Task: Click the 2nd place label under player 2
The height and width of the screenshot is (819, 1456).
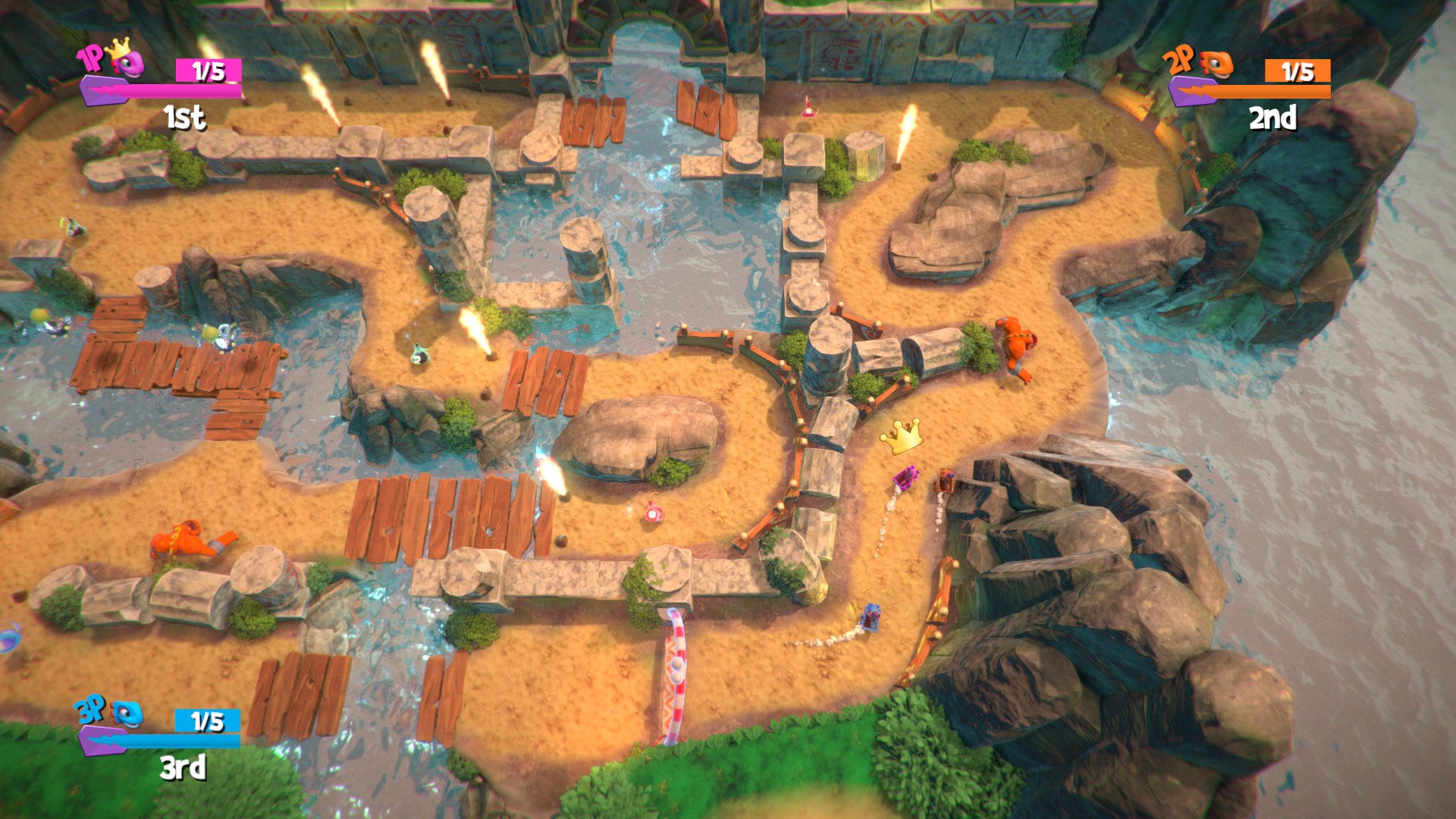Action: click(1274, 118)
